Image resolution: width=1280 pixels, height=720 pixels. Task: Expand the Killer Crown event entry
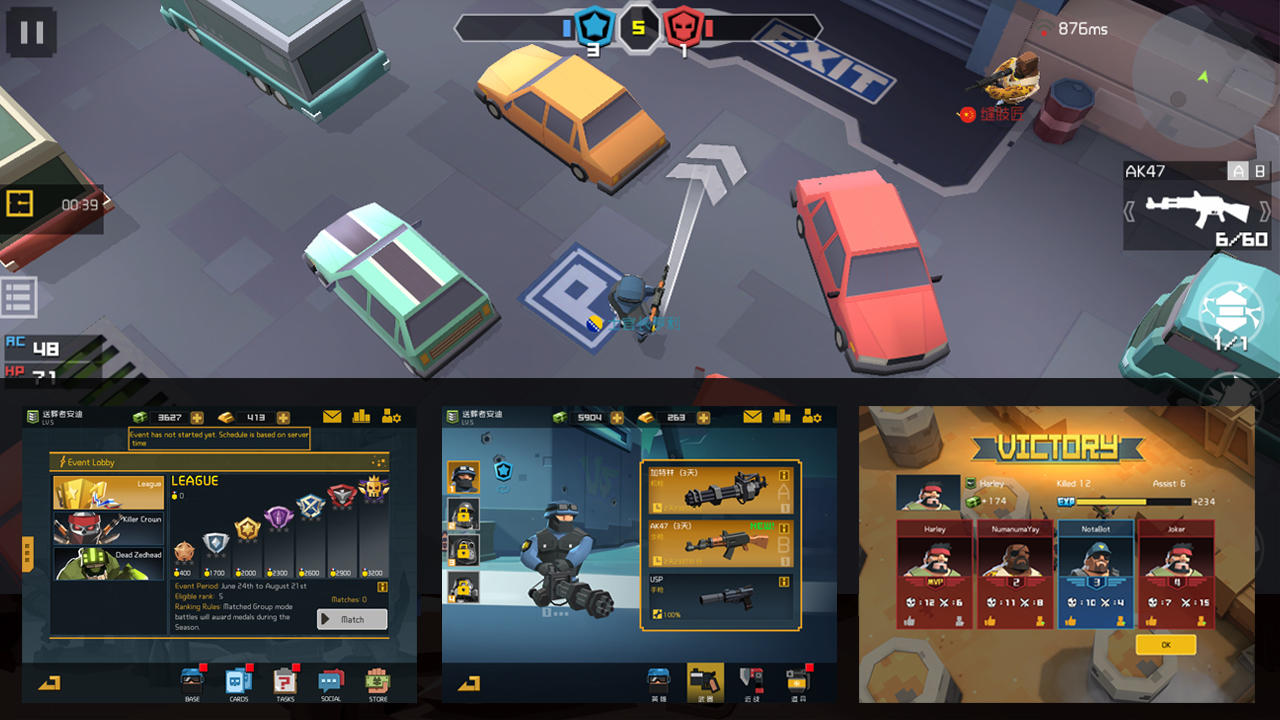(x=107, y=529)
